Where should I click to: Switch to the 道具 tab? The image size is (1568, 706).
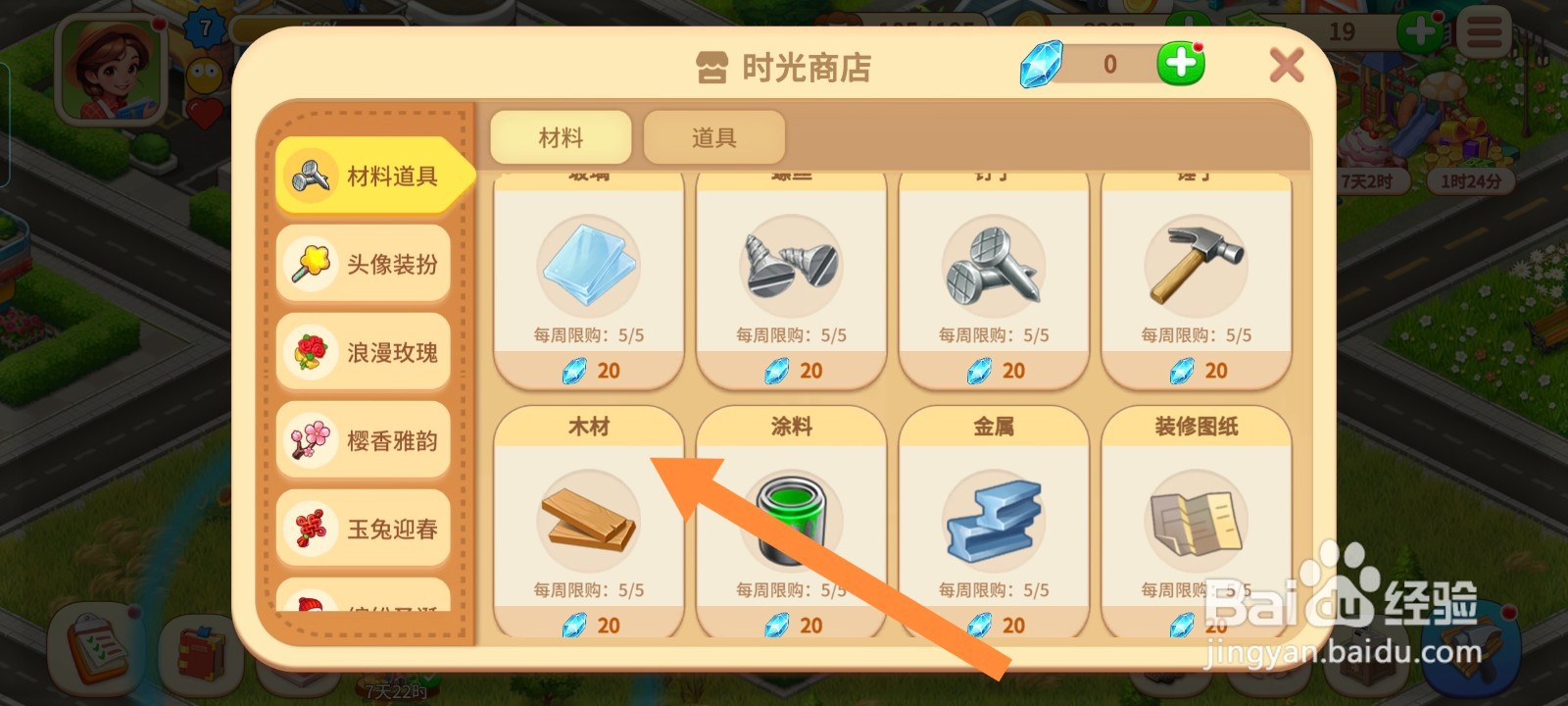[x=714, y=136]
